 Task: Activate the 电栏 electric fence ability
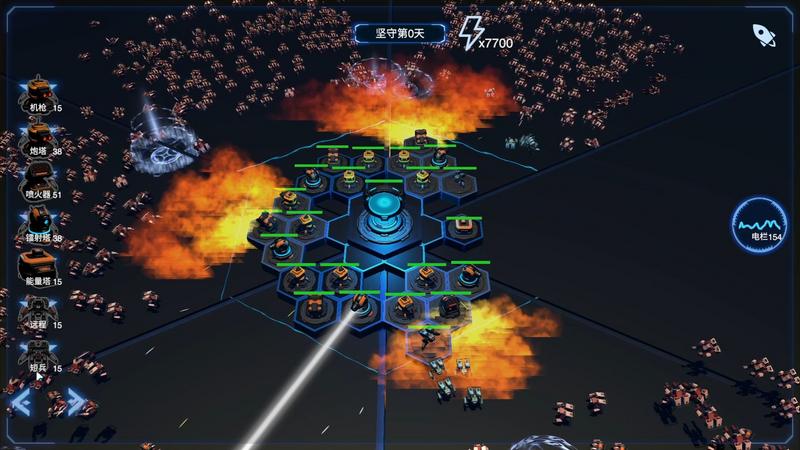(x=758, y=226)
